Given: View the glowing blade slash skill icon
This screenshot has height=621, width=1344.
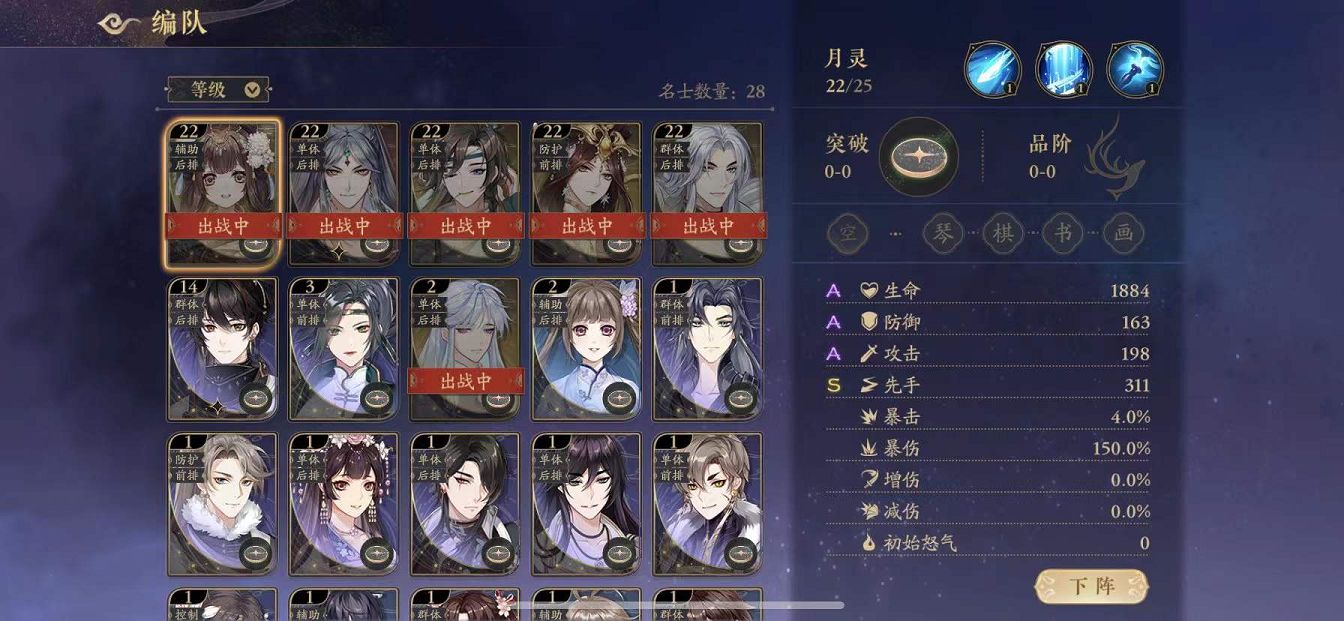Looking at the screenshot, I should (x=992, y=70).
